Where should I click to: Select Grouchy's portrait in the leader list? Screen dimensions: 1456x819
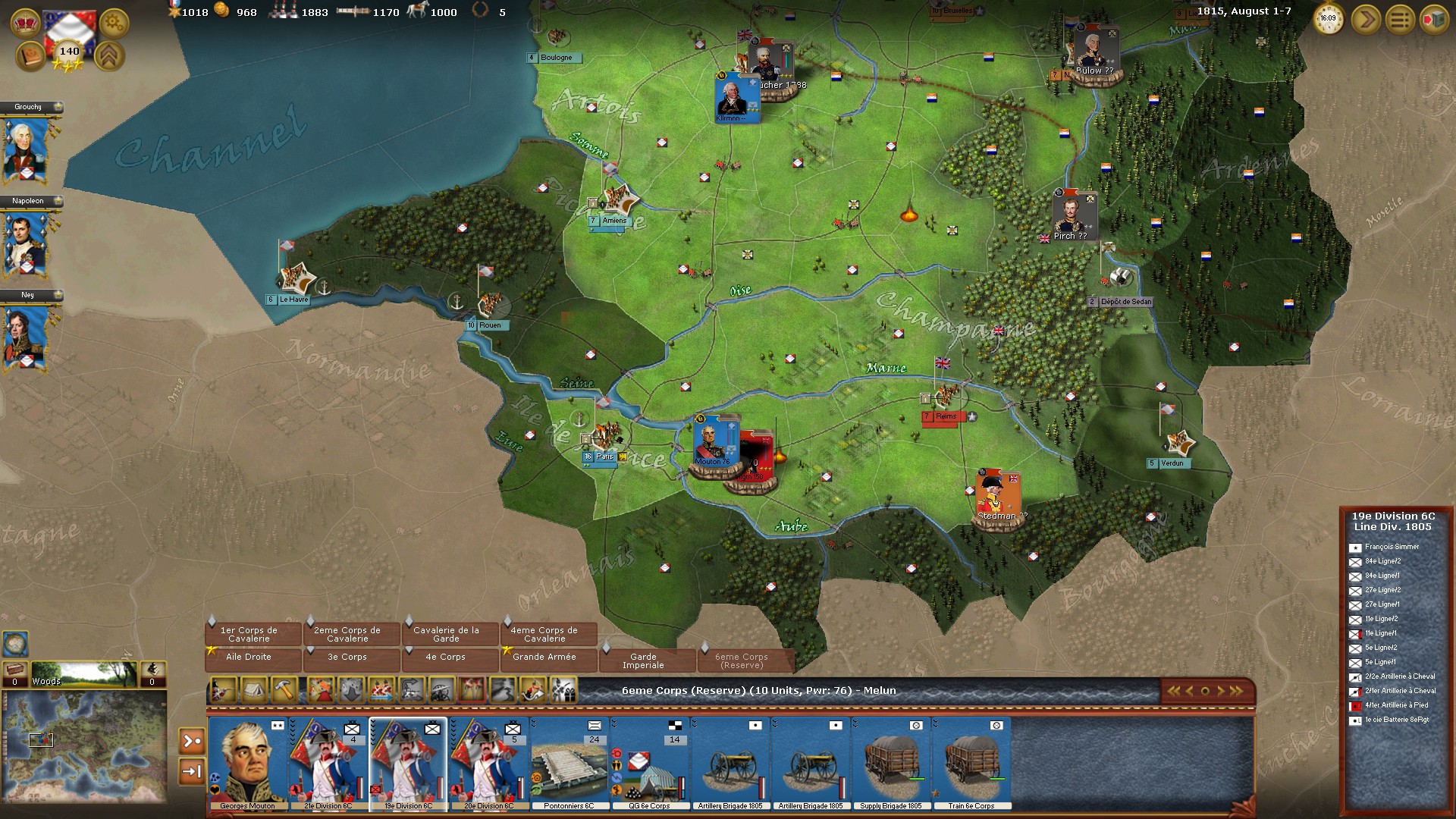pyautogui.click(x=27, y=151)
